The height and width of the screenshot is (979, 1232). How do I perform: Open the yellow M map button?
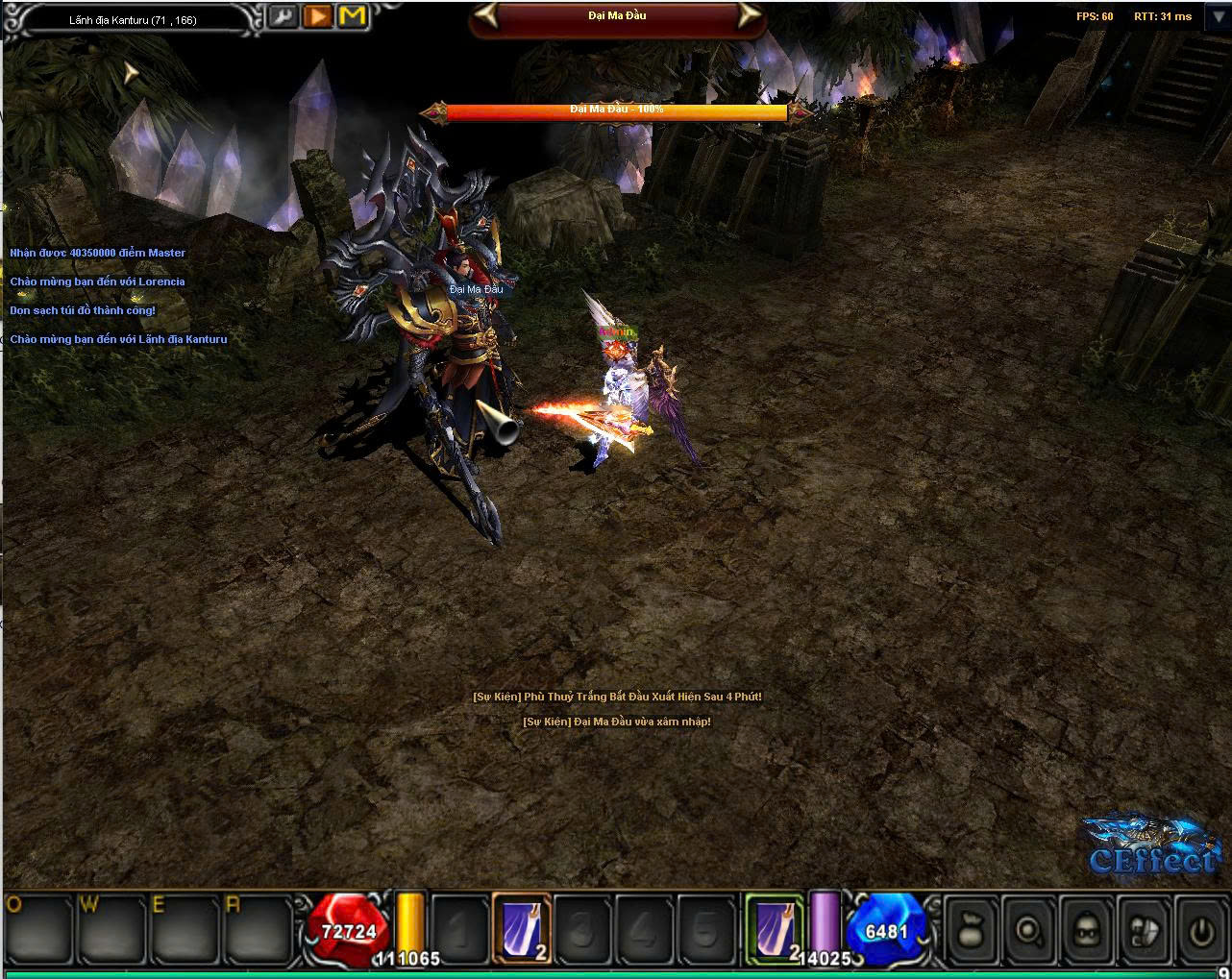tap(353, 16)
